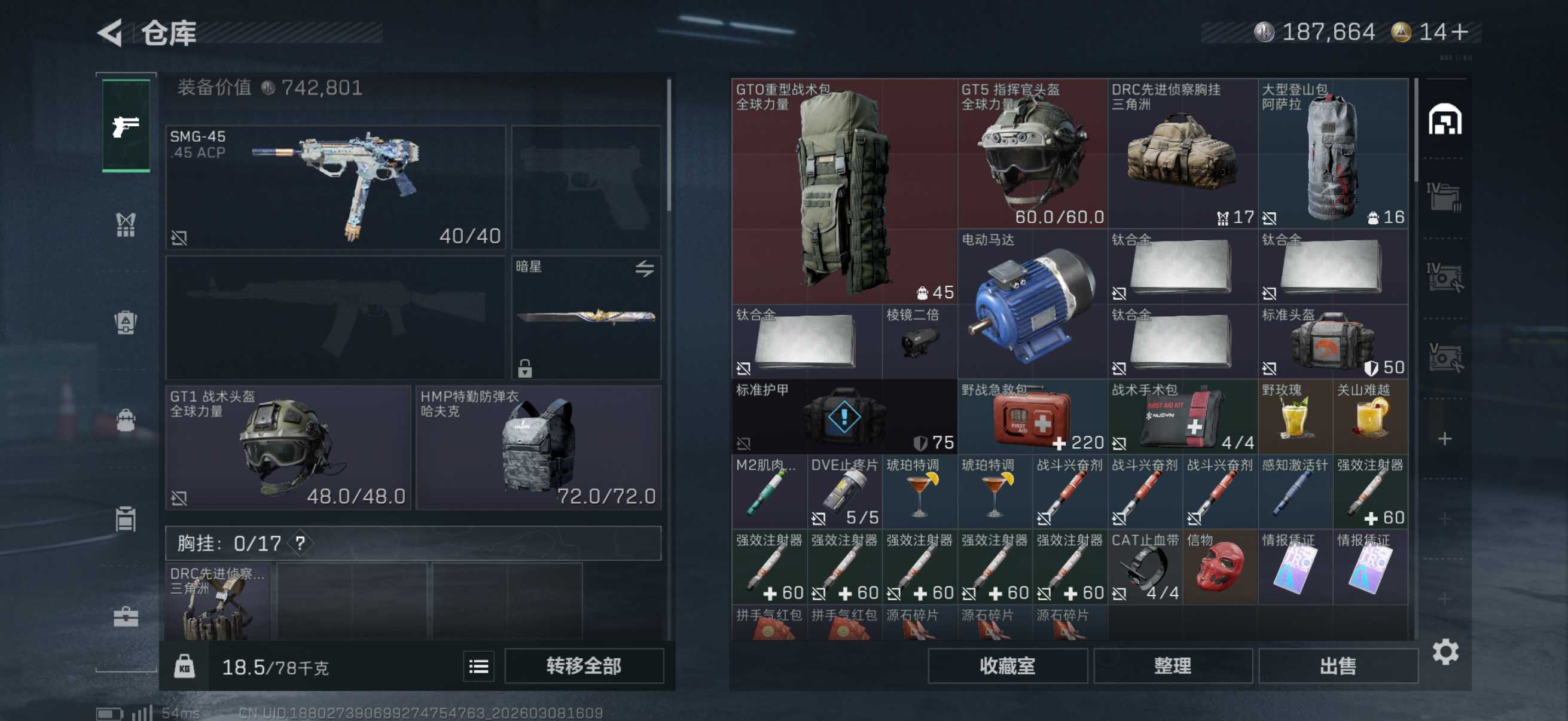Show the 胸挂 chest rig help tooltip
Viewport: 1568px width, 721px height.
click(300, 543)
